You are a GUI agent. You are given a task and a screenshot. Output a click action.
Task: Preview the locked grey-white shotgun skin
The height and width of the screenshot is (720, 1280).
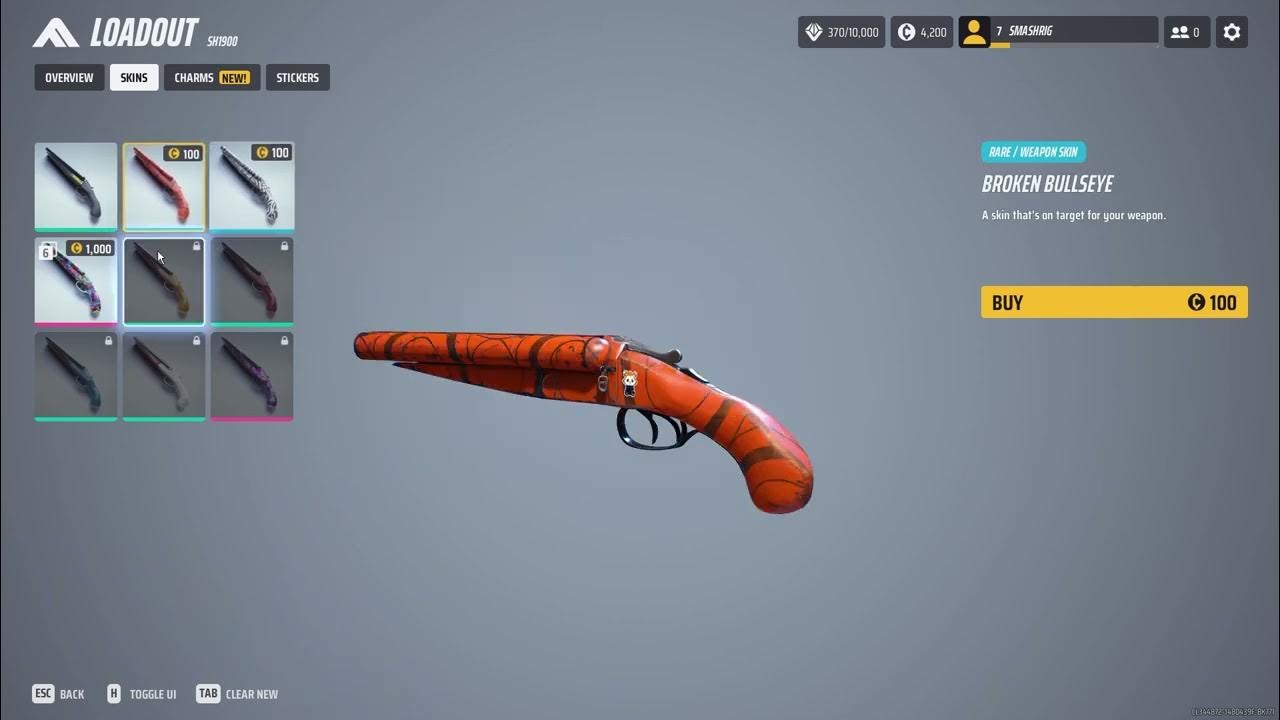[x=164, y=376]
